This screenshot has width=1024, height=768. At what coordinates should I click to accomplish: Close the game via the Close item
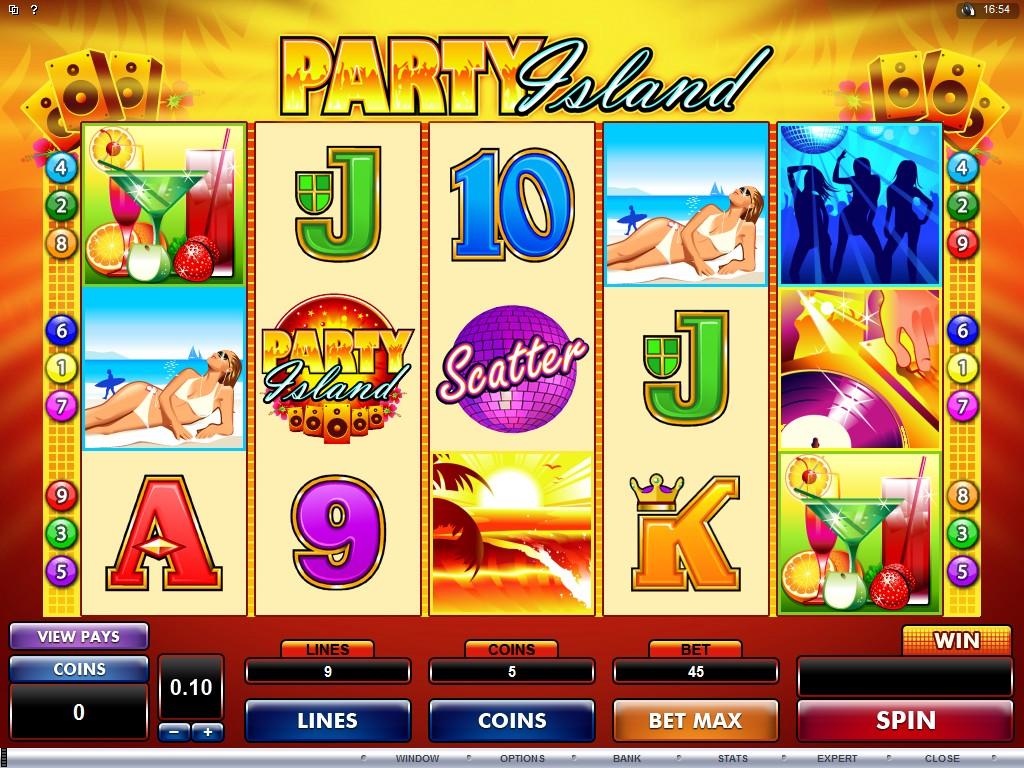942,759
